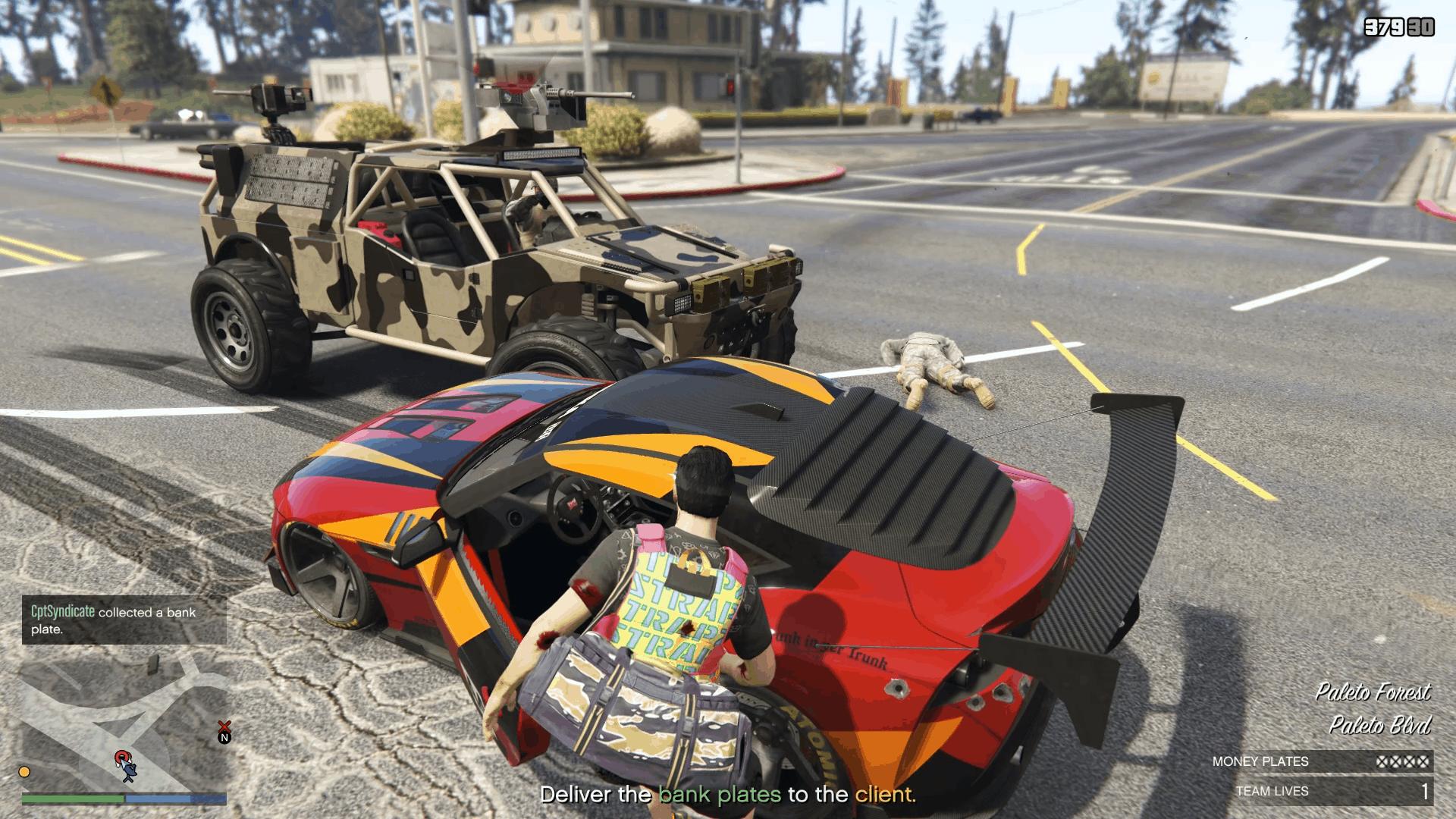
Task: Open the CptSyndicate bank plate notification
Action: (124, 620)
